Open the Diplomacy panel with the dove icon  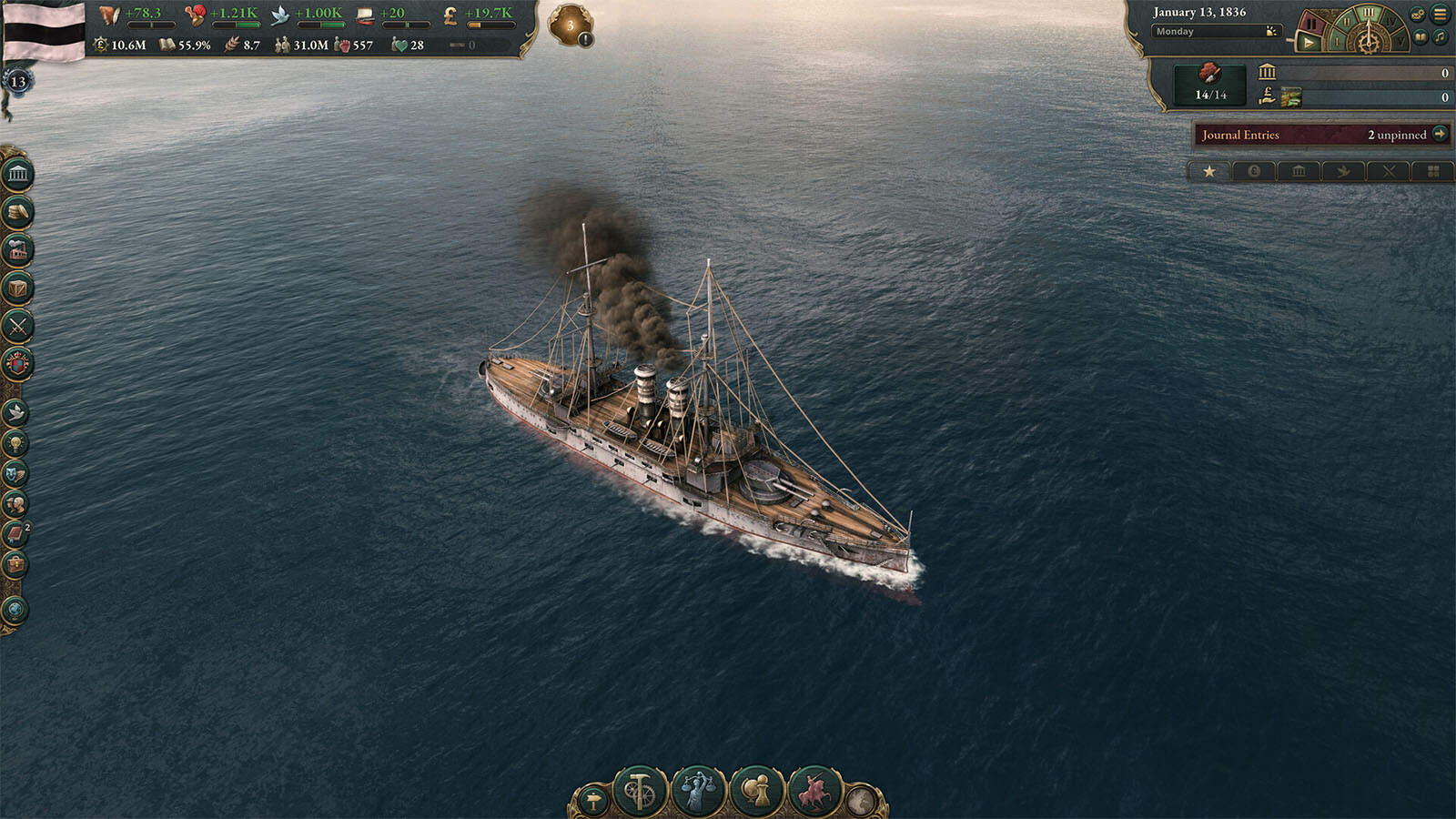pyautogui.click(x=15, y=412)
